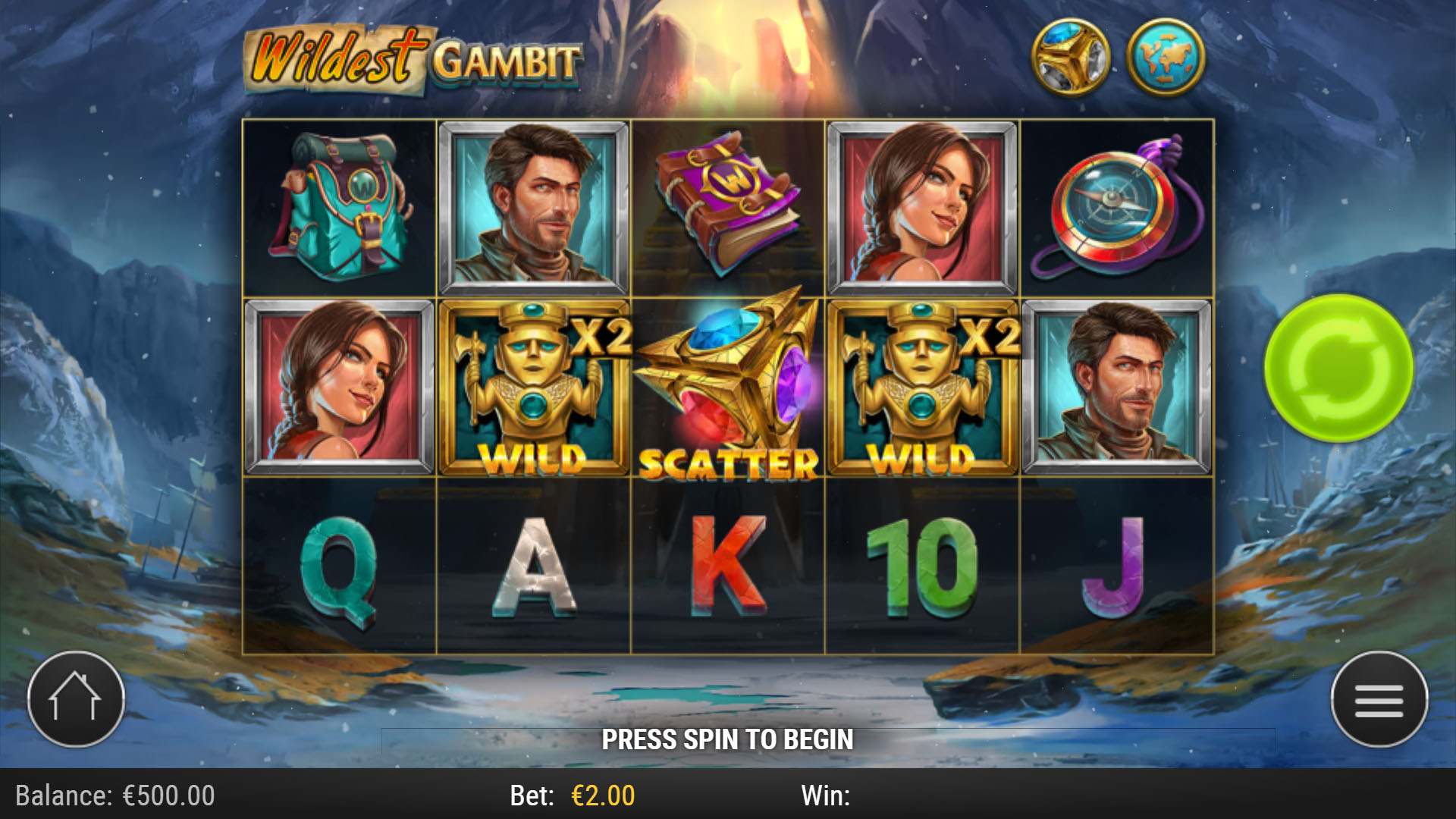Select the purple journal book symbol
This screenshot has width=1456, height=819.
point(726,205)
